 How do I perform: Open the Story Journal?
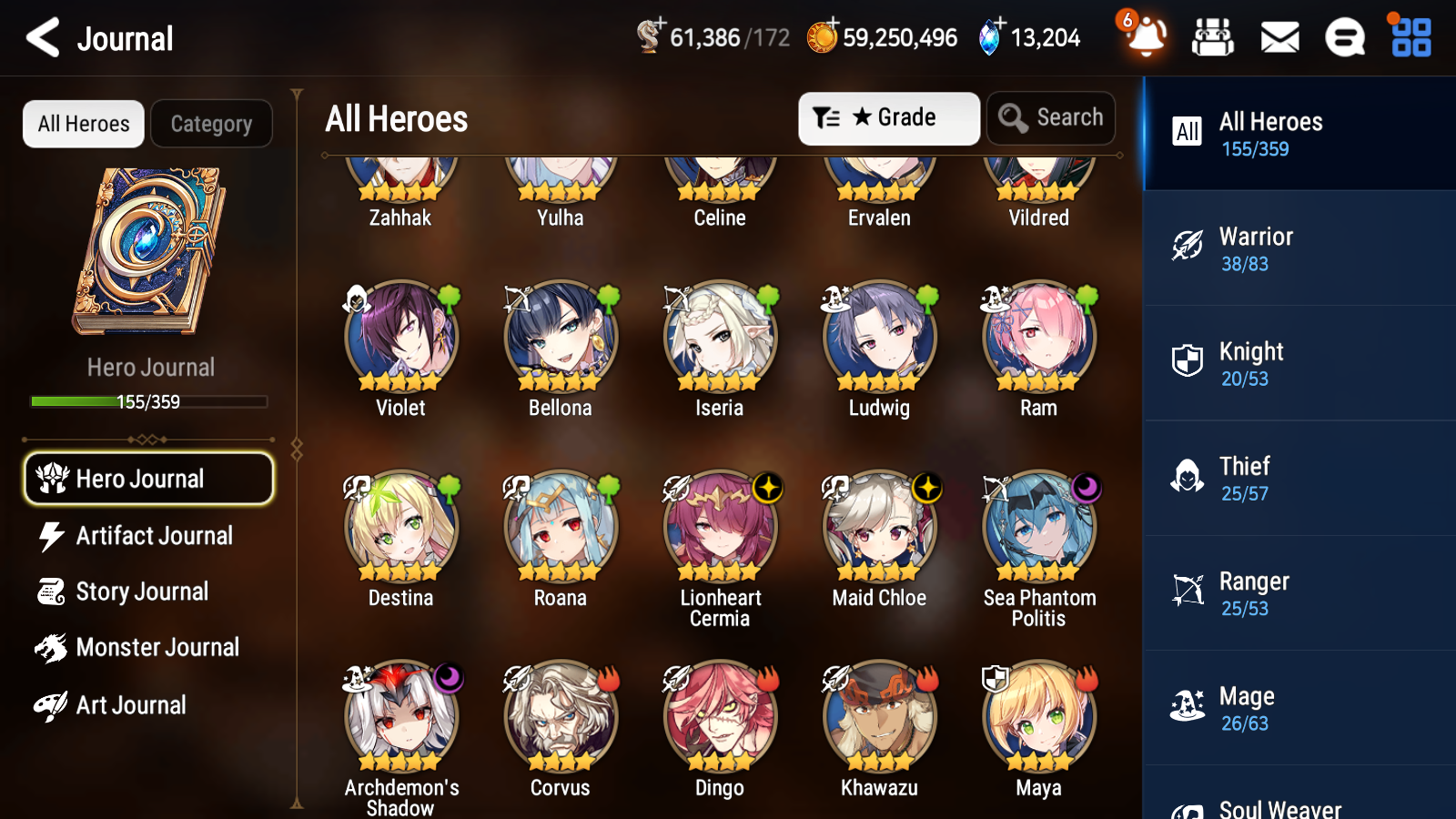143,591
